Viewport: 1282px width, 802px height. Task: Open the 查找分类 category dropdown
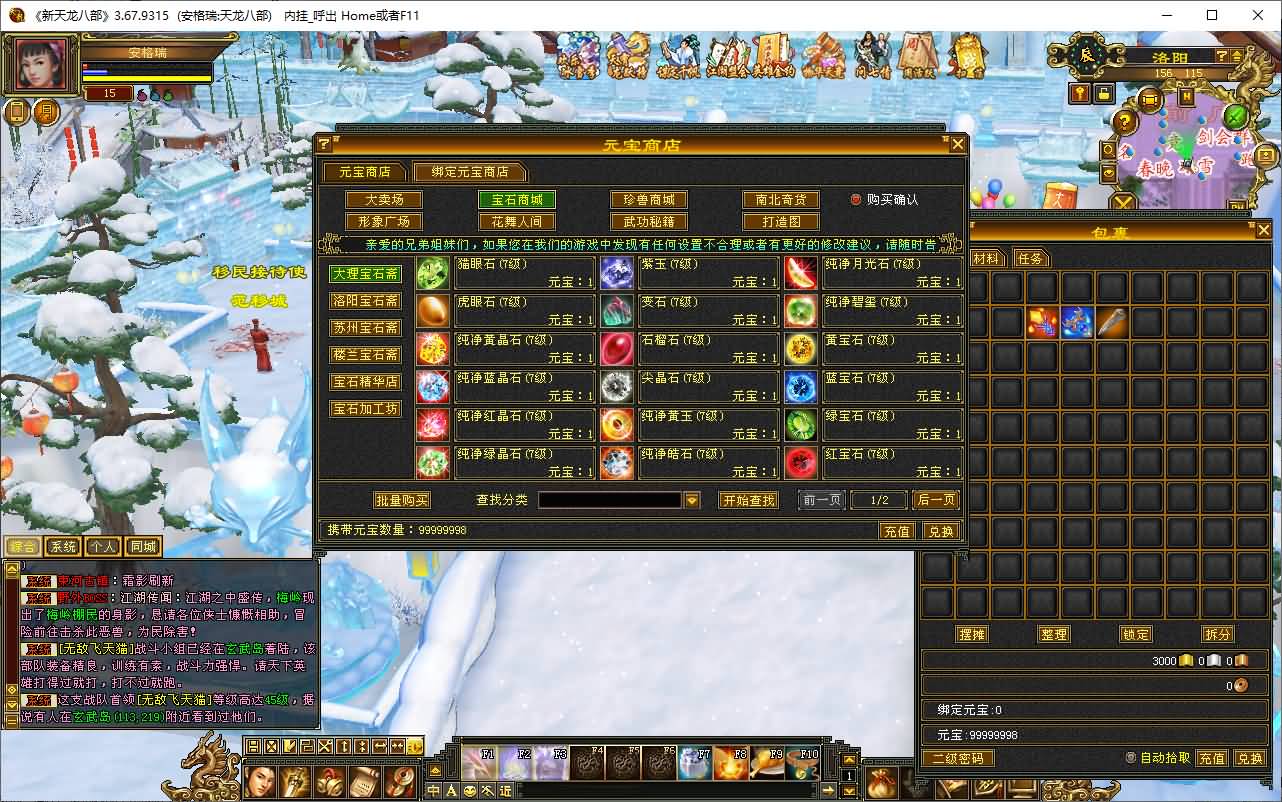692,500
